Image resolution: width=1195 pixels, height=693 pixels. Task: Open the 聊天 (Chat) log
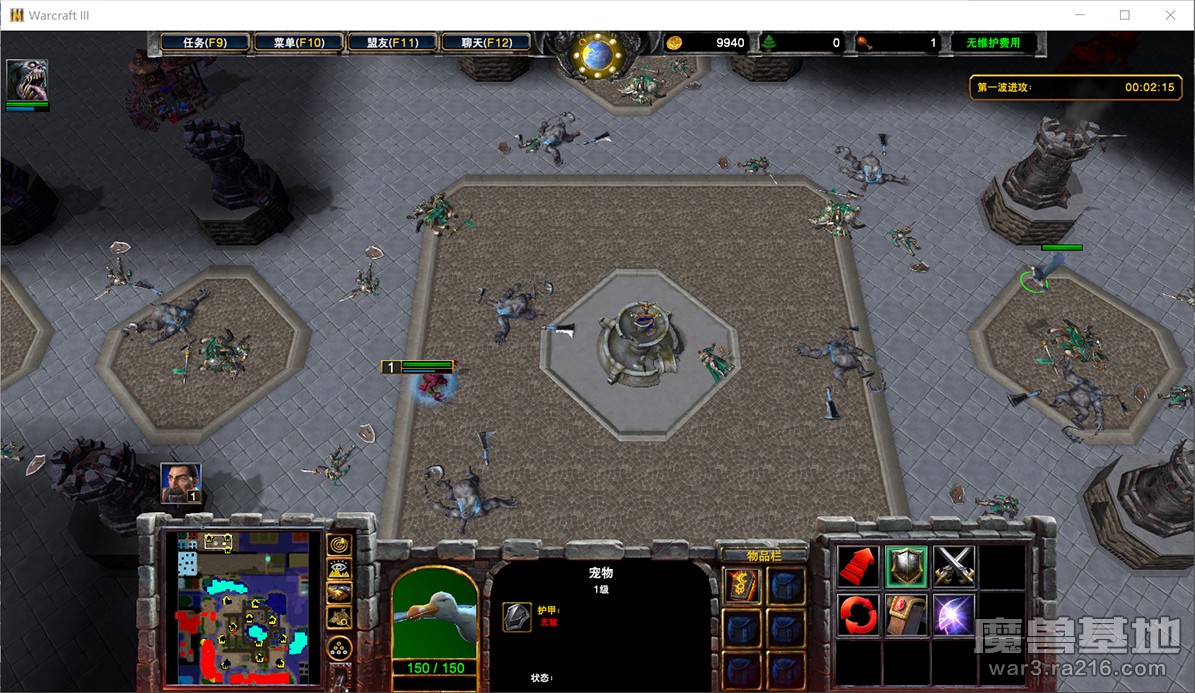[x=486, y=43]
